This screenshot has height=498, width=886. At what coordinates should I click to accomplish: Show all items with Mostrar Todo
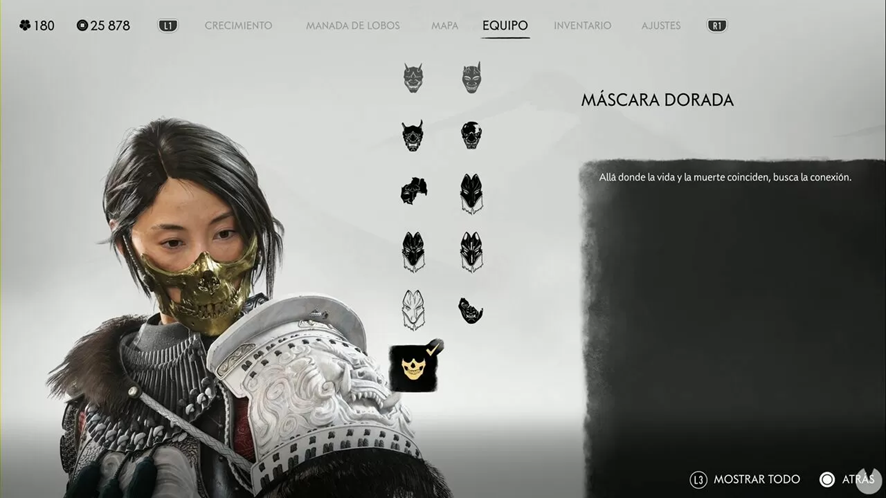(x=744, y=480)
